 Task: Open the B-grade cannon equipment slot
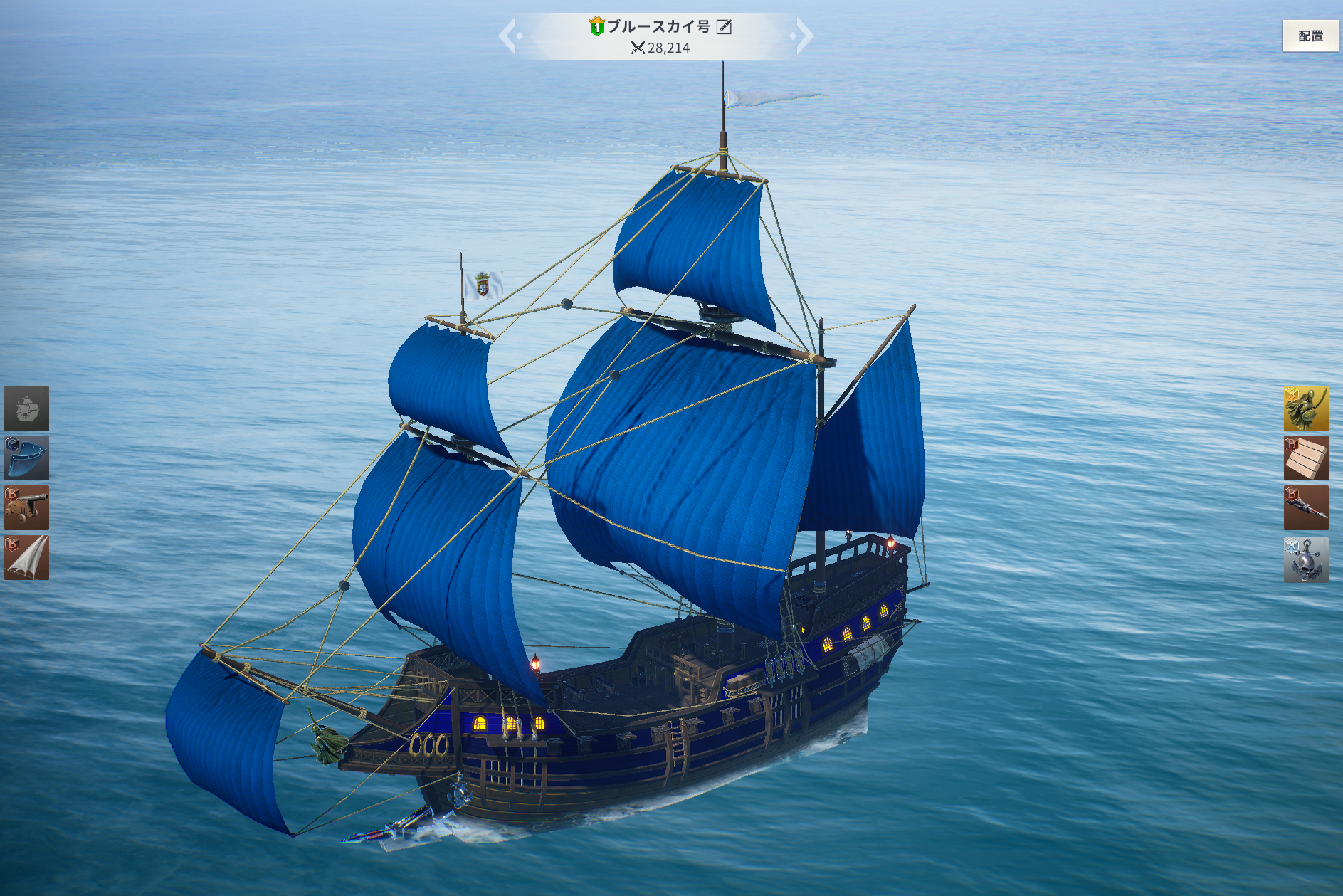(27, 508)
